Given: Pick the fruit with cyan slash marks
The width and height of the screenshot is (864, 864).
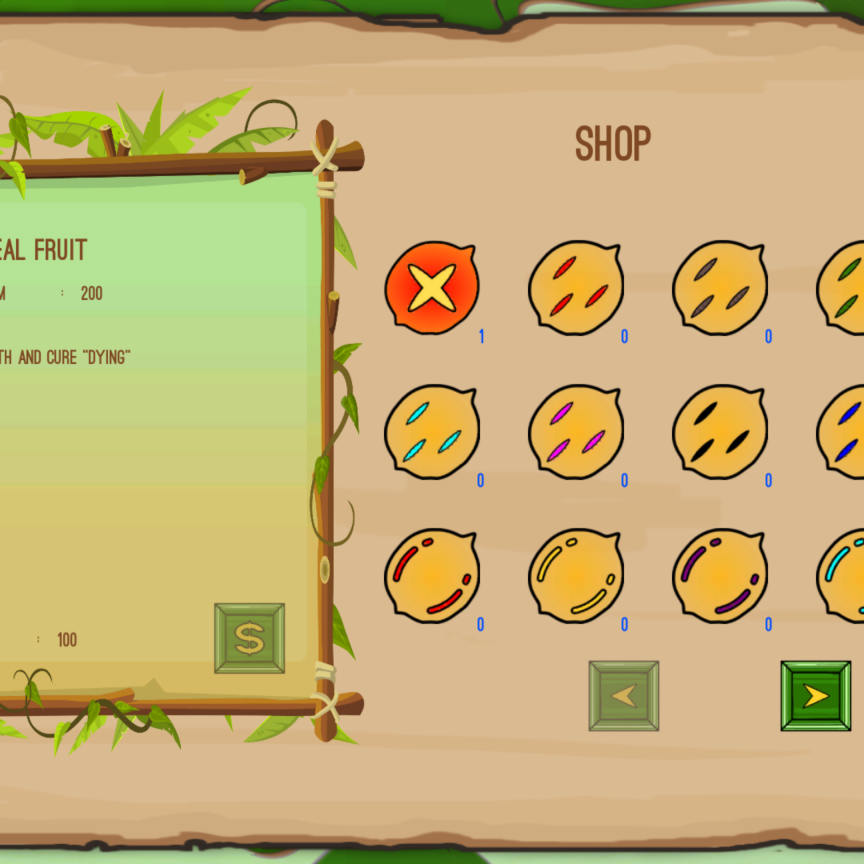Looking at the screenshot, I should [432, 431].
